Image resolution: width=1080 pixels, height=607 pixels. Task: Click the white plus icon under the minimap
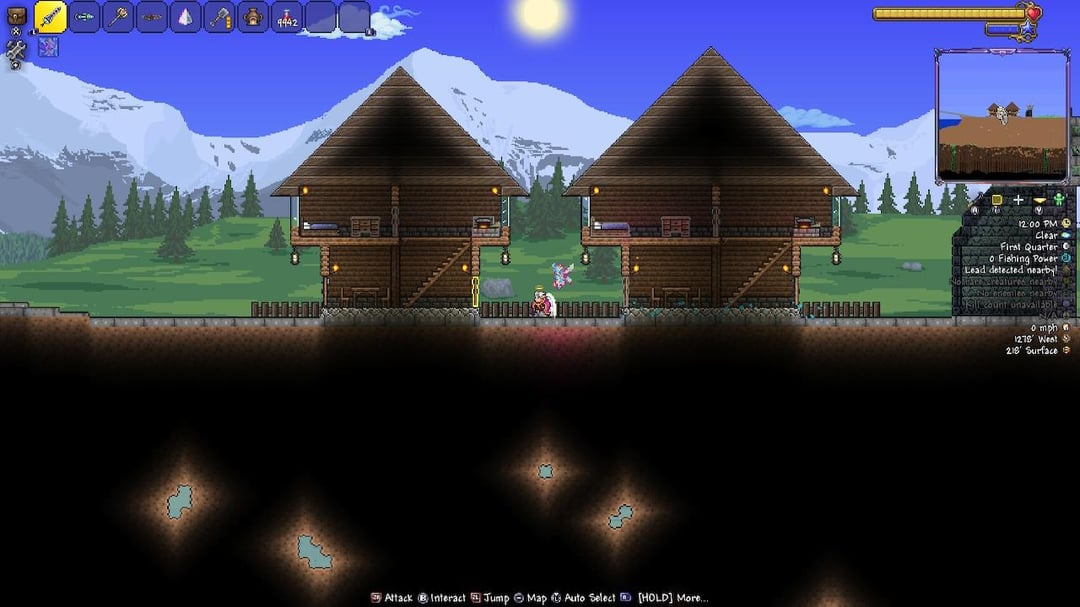[x=1018, y=200]
